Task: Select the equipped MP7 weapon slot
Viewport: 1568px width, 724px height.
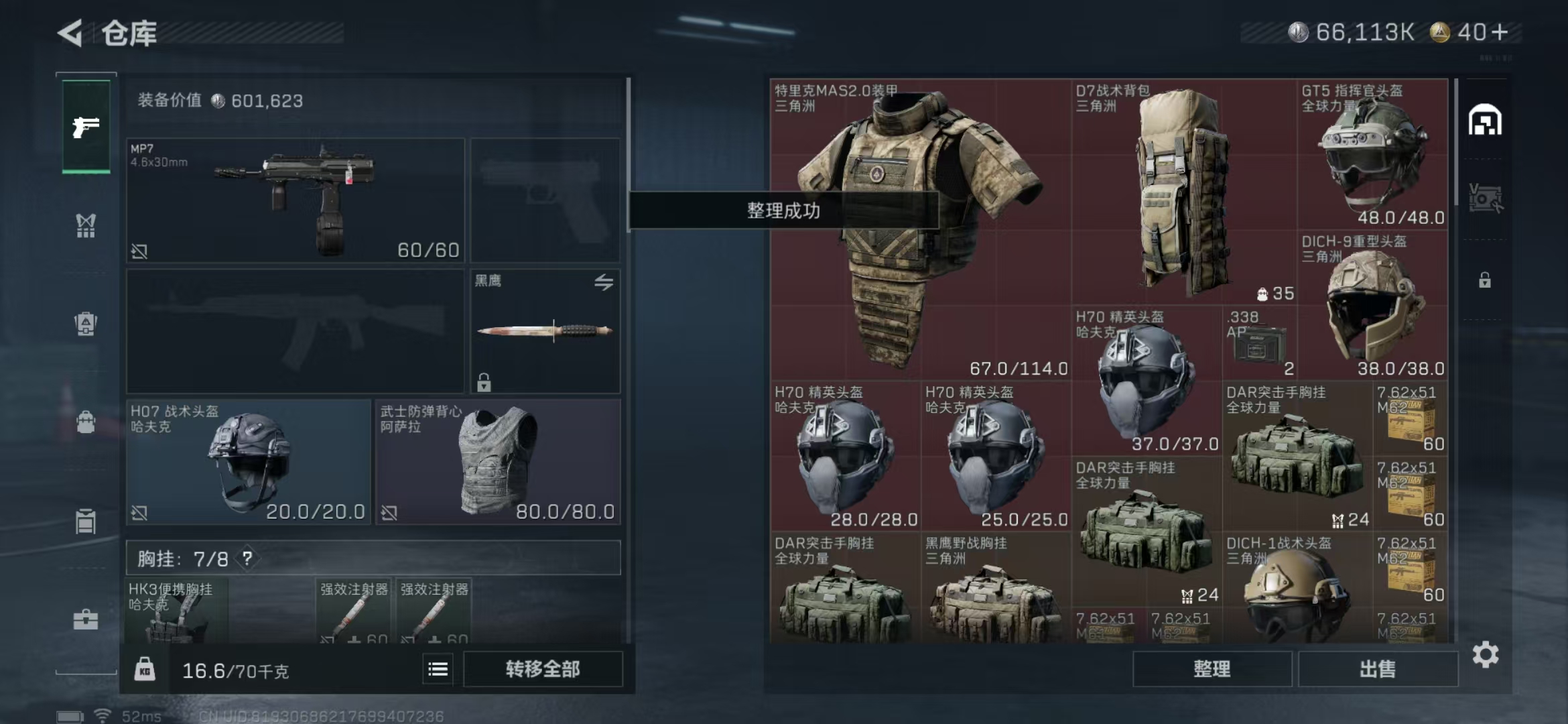Action: [x=295, y=200]
